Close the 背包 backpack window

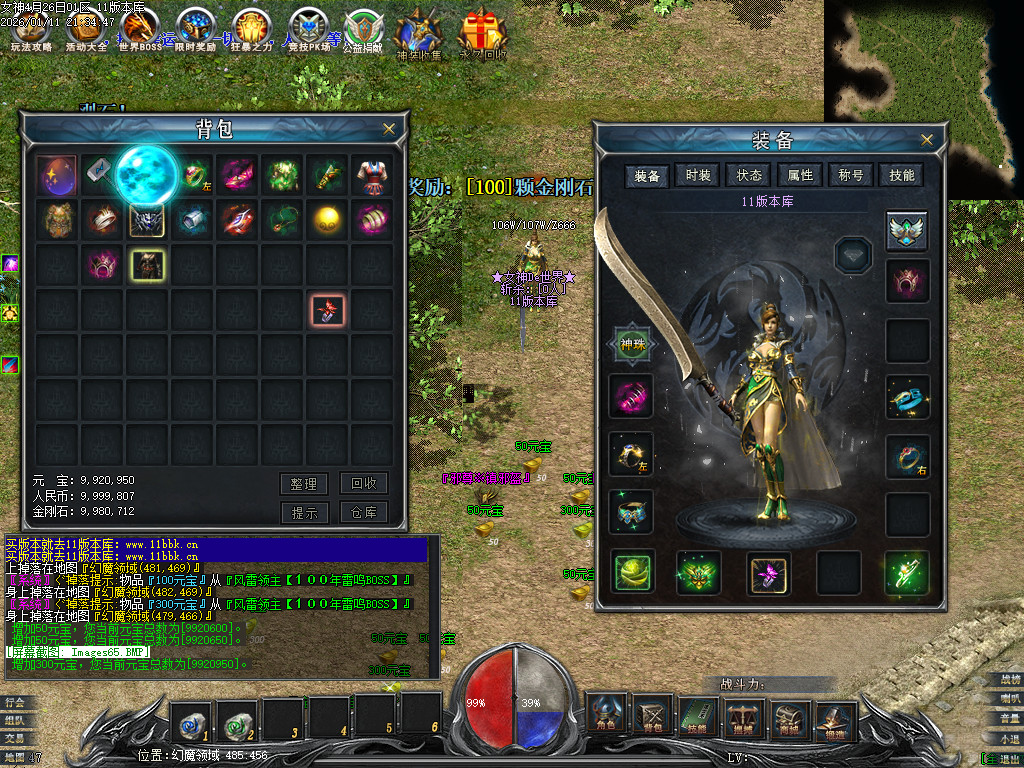coord(389,129)
